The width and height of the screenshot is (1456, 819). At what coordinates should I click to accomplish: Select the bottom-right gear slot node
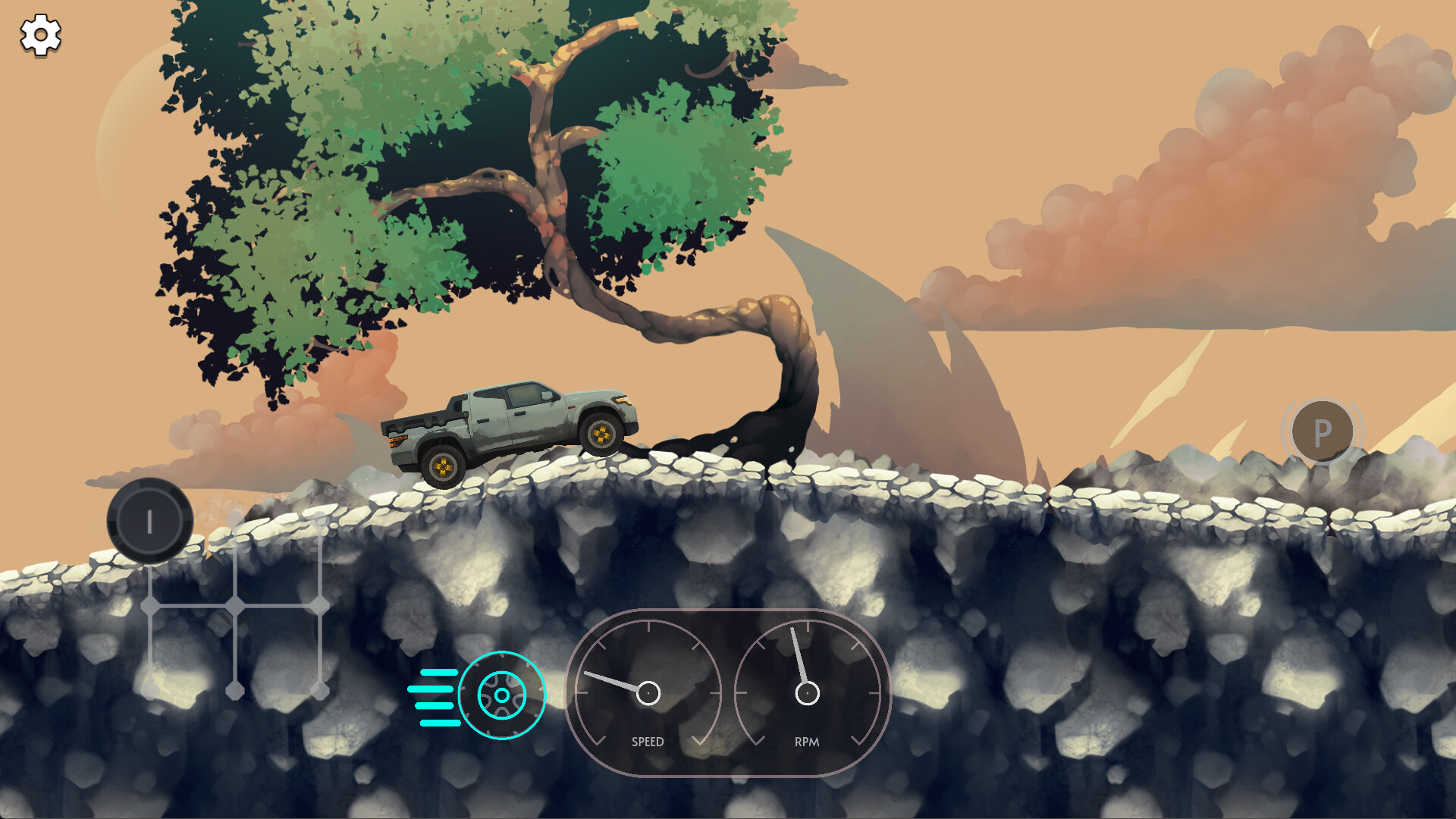[x=319, y=690]
